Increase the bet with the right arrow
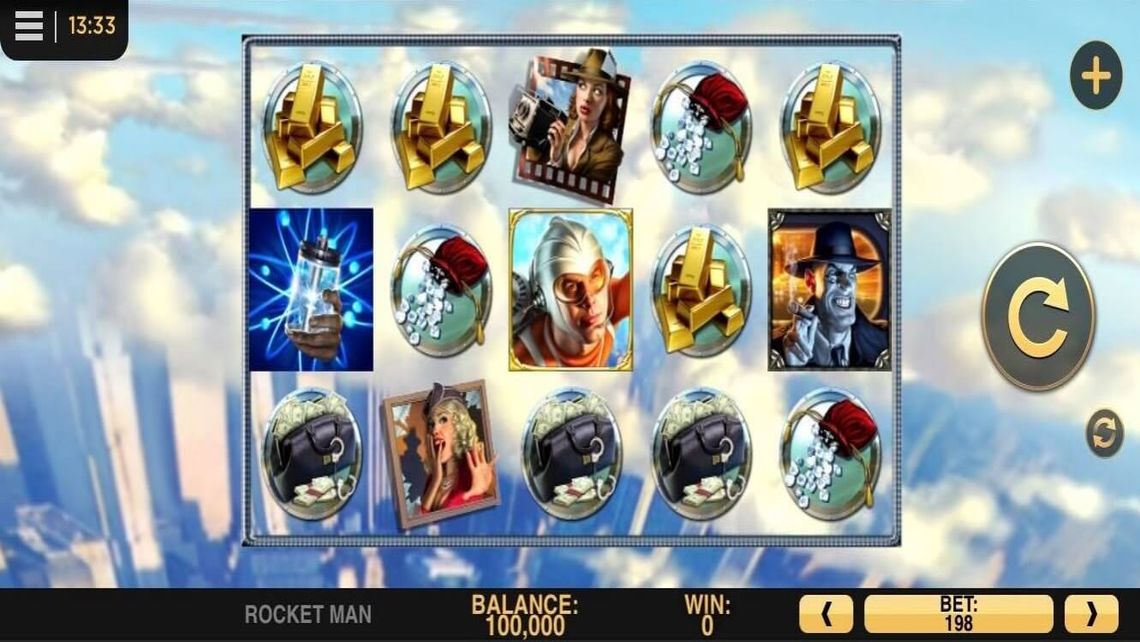This screenshot has height=642, width=1140. [1090, 613]
